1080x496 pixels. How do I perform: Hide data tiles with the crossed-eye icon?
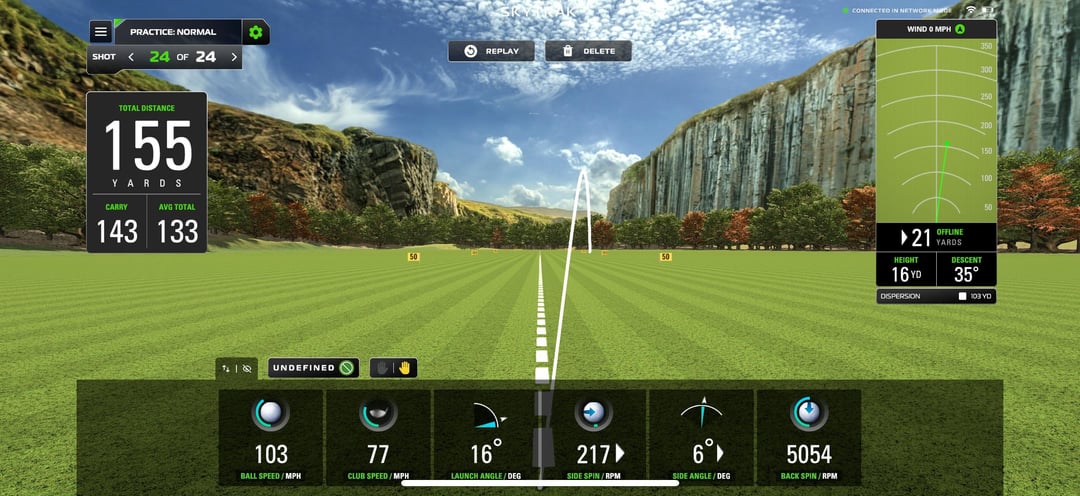(247, 368)
